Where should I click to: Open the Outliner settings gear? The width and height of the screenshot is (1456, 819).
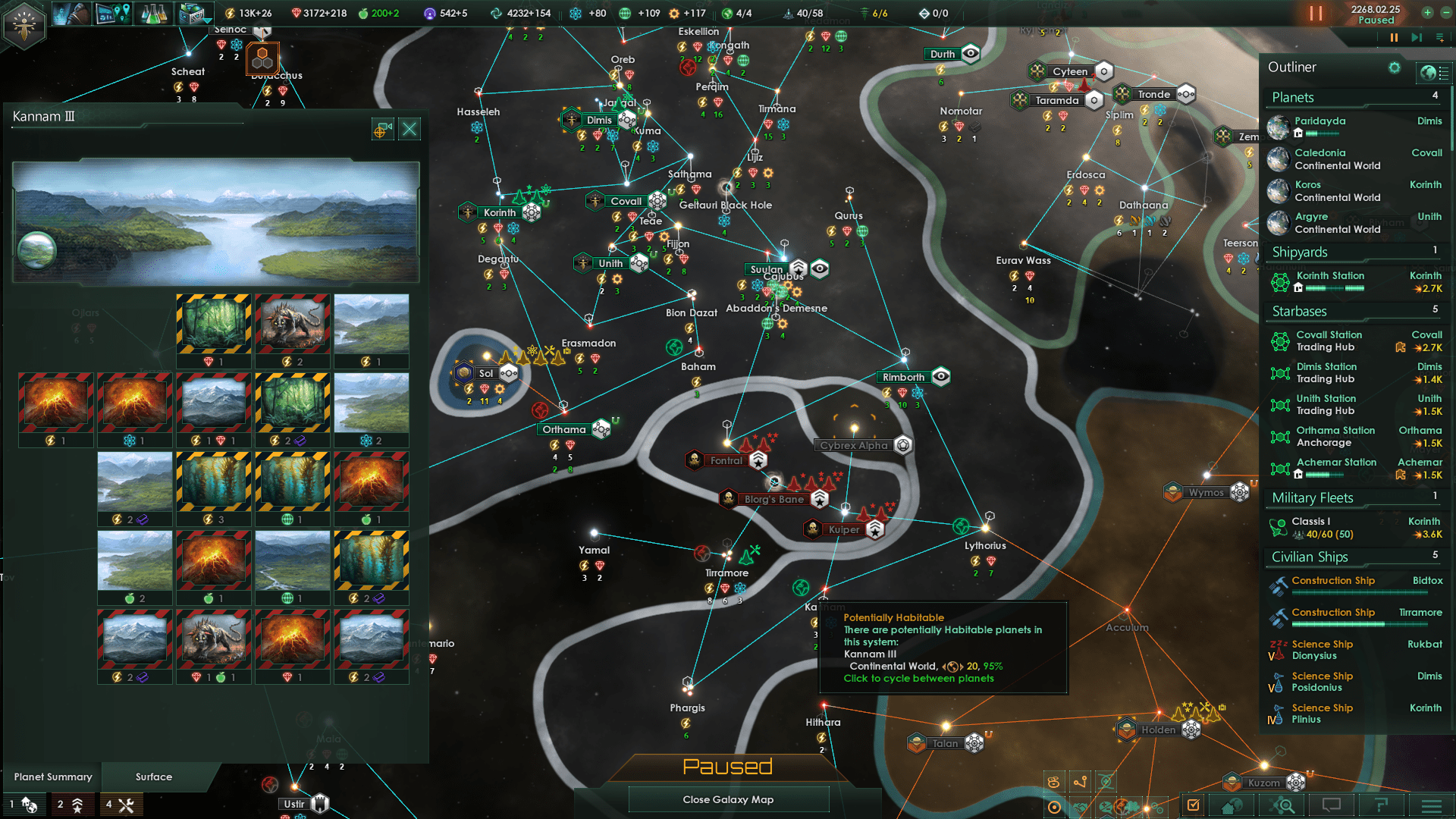[x=1395, y=67]
